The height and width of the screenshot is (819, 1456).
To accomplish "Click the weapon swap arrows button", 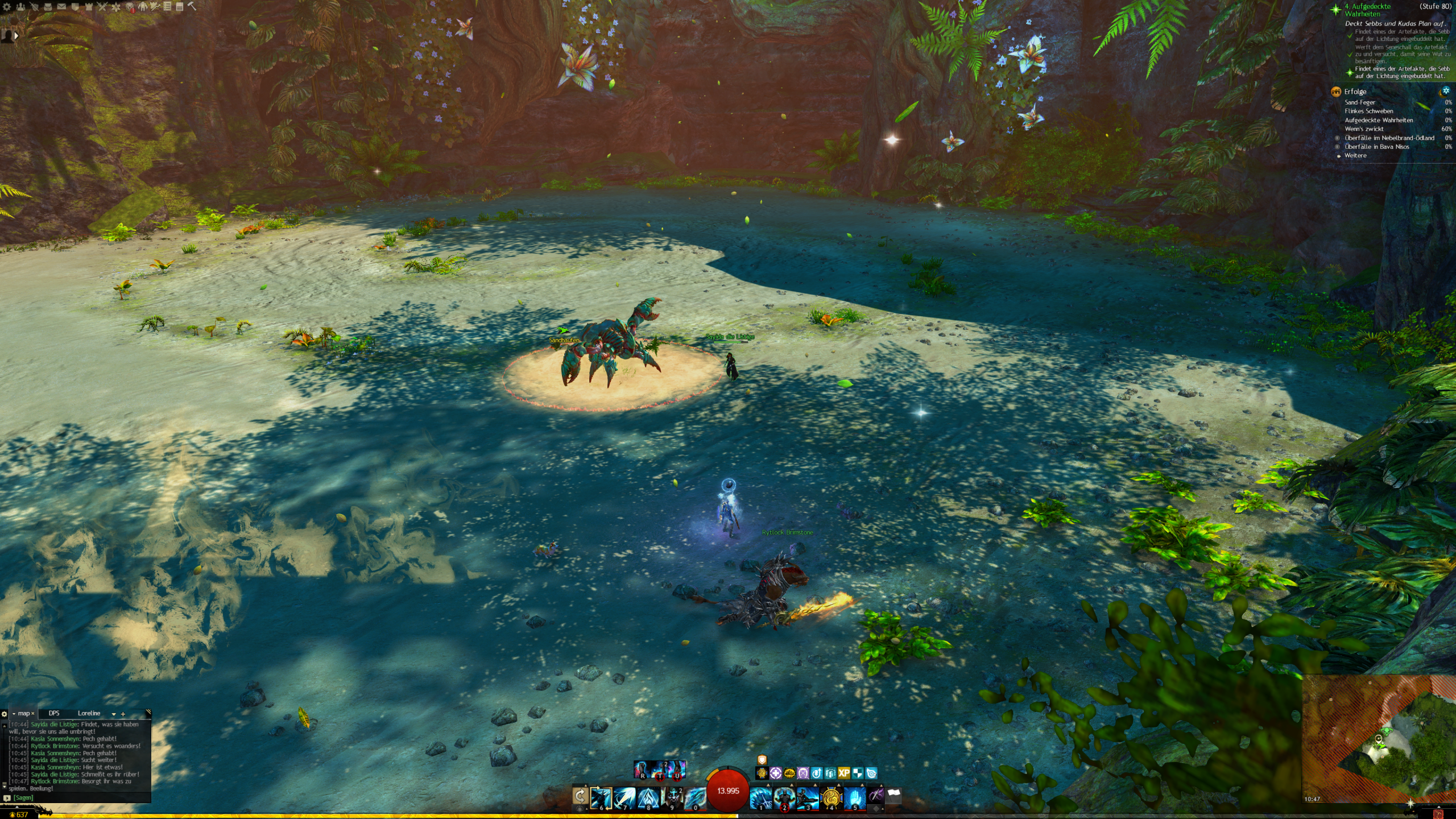I will (580, 796).
